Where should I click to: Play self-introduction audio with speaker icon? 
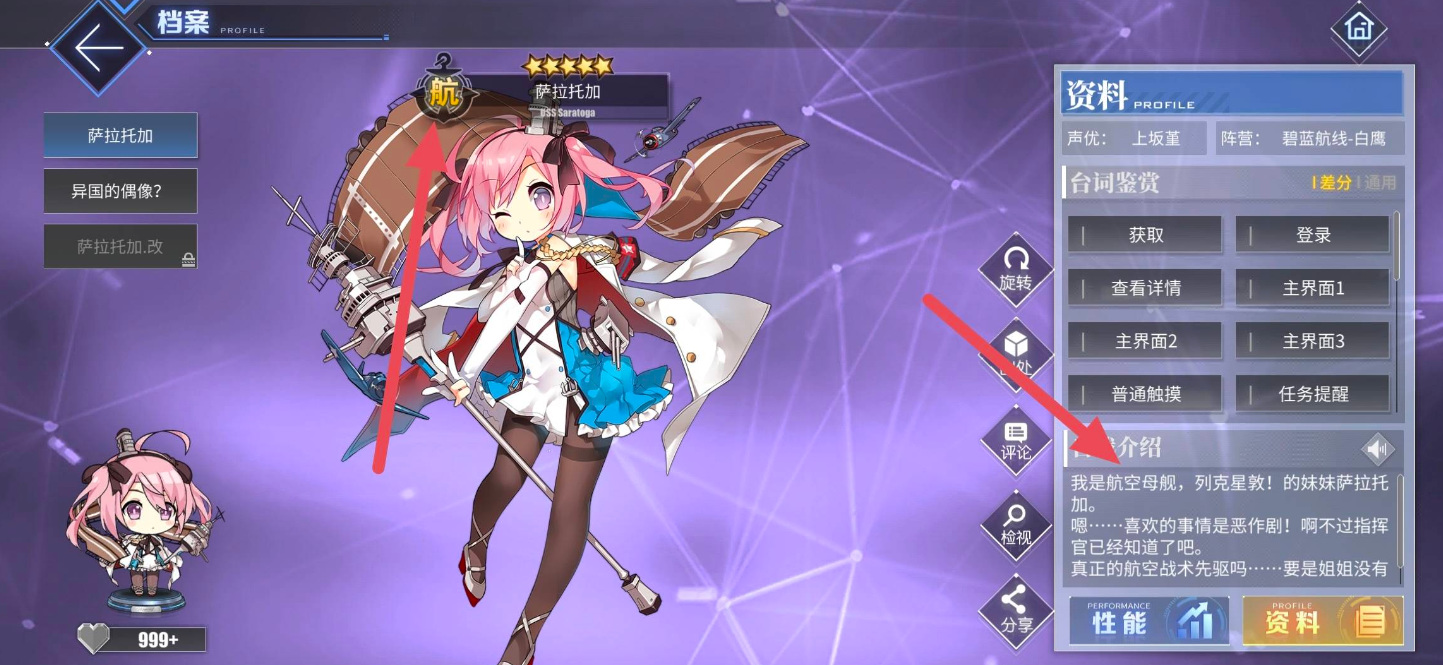click(x=1378, y=449)
